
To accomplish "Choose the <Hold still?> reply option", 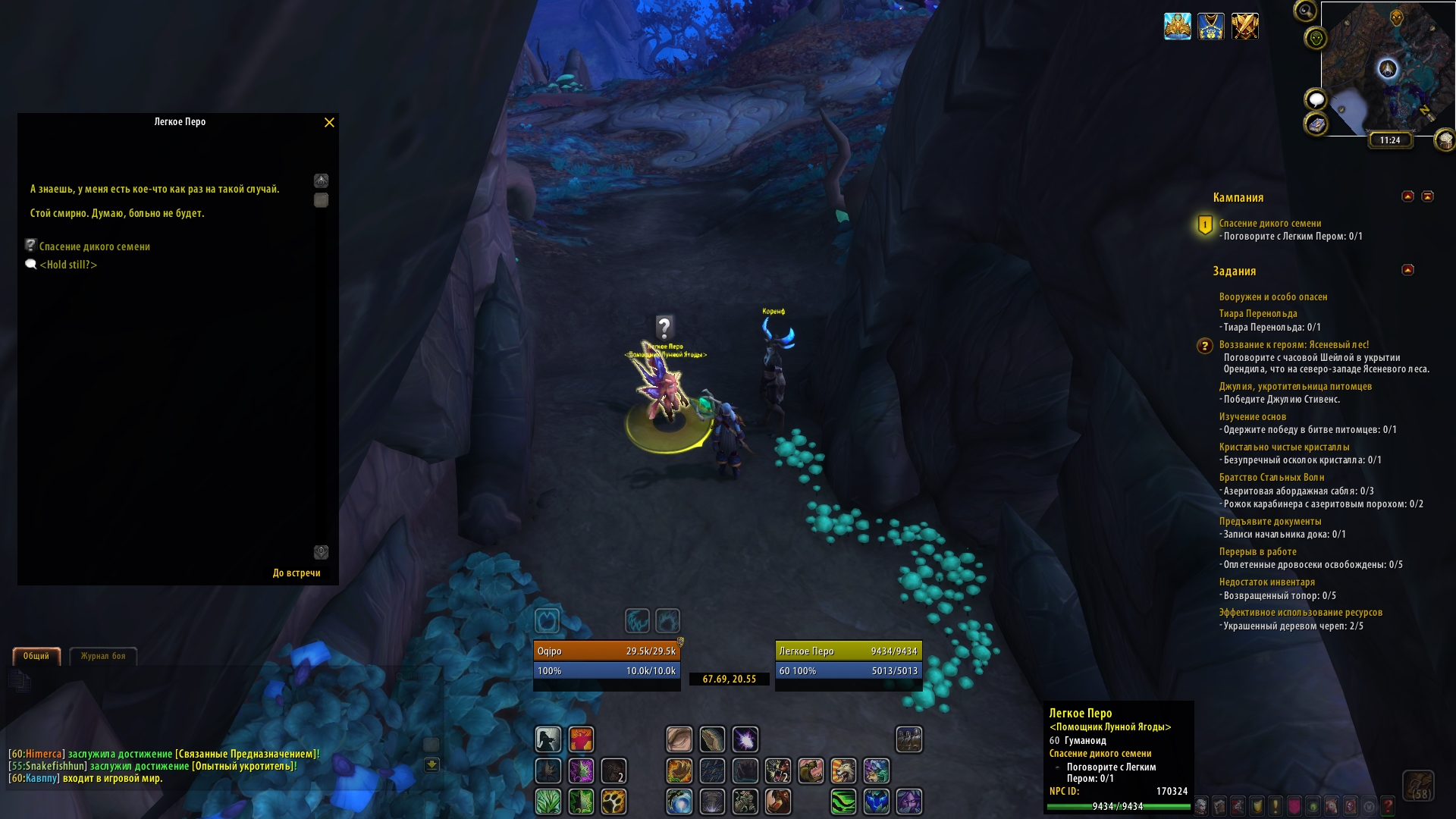I will [68, 265].
